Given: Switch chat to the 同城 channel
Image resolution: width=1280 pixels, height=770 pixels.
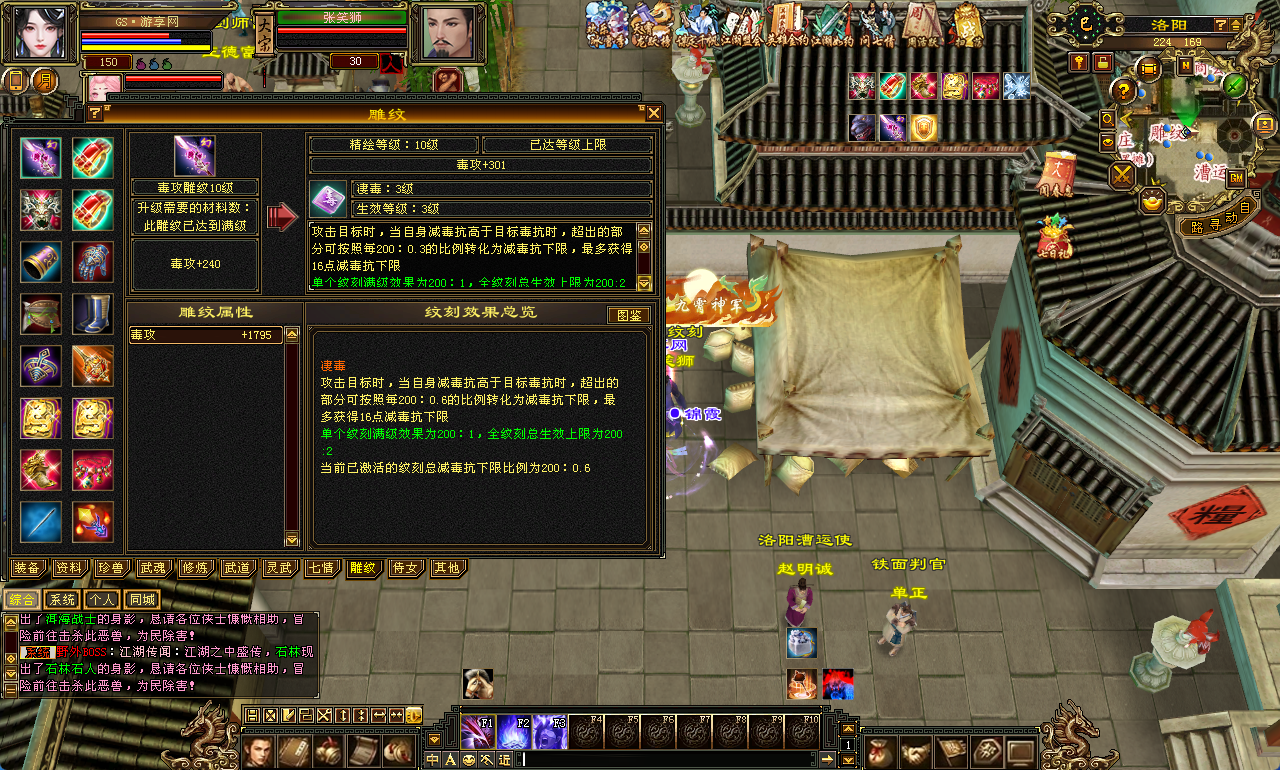Looking at the screenshot, I should (142, 600).
